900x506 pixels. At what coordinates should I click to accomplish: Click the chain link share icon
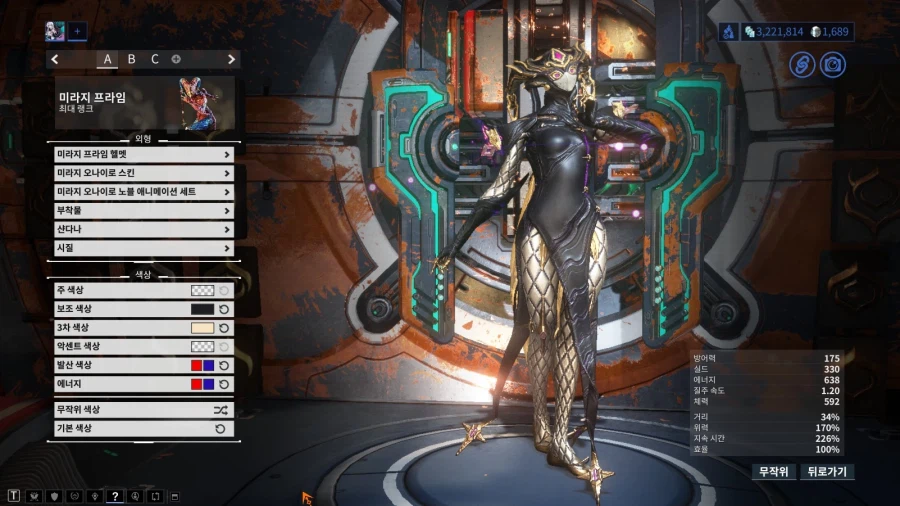pos(802,65)
